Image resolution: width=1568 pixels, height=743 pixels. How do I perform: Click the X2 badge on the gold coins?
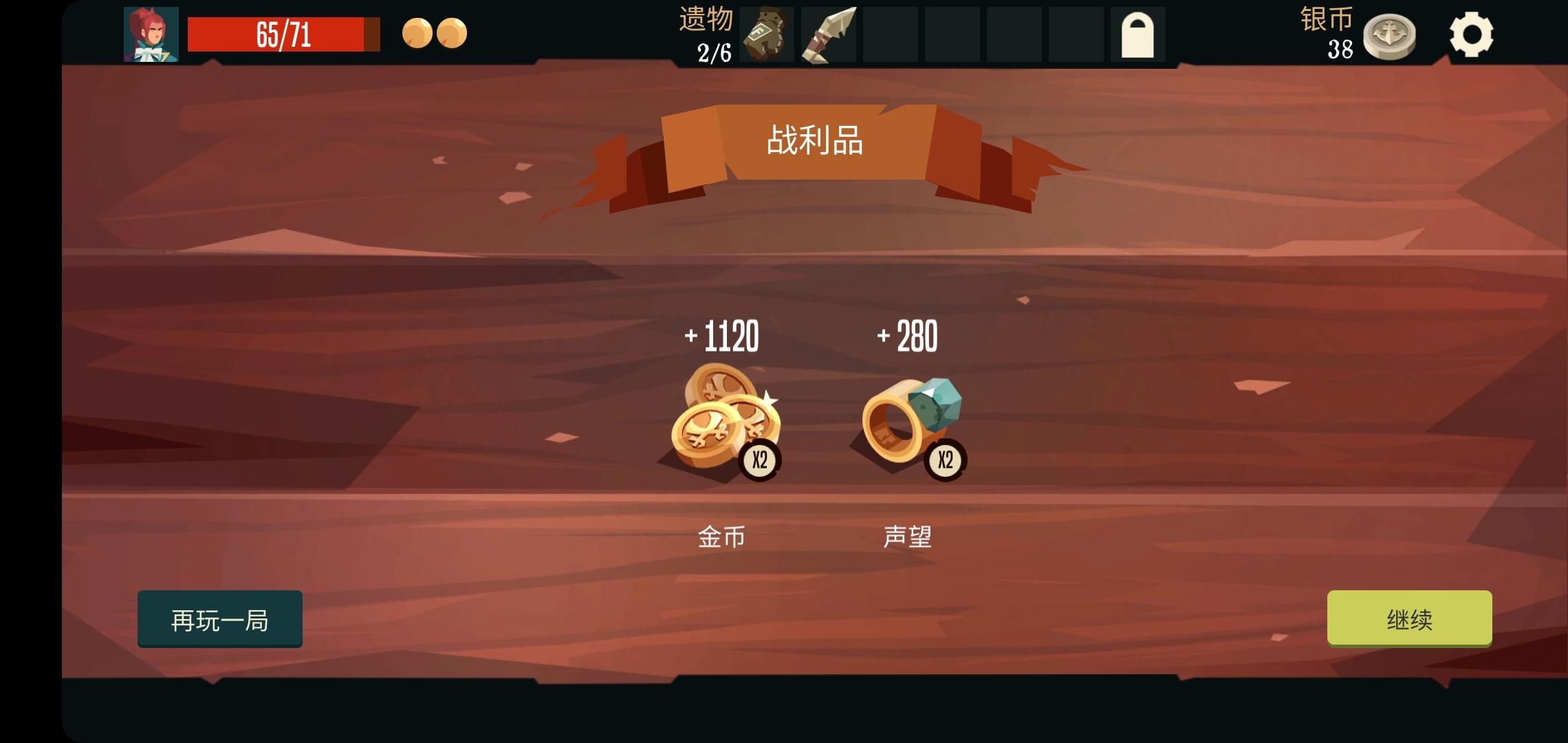pos(761,460)
